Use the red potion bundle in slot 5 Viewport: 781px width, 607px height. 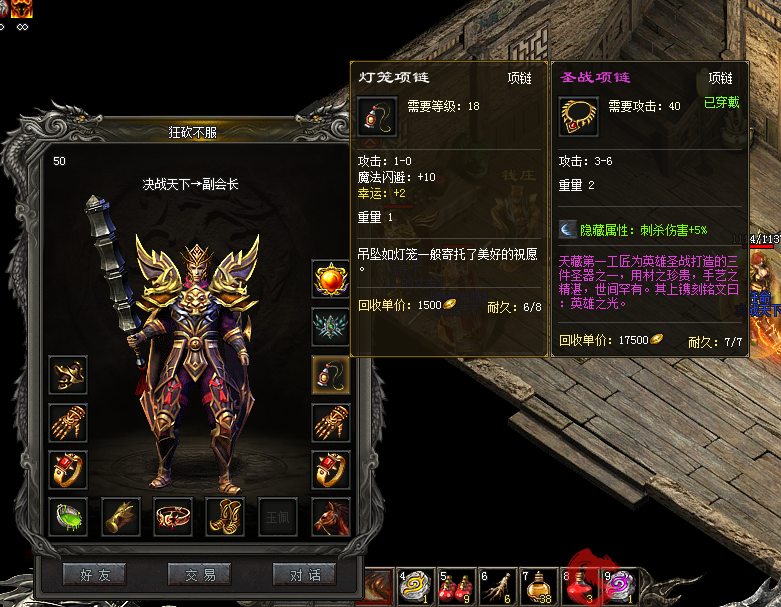456,585
